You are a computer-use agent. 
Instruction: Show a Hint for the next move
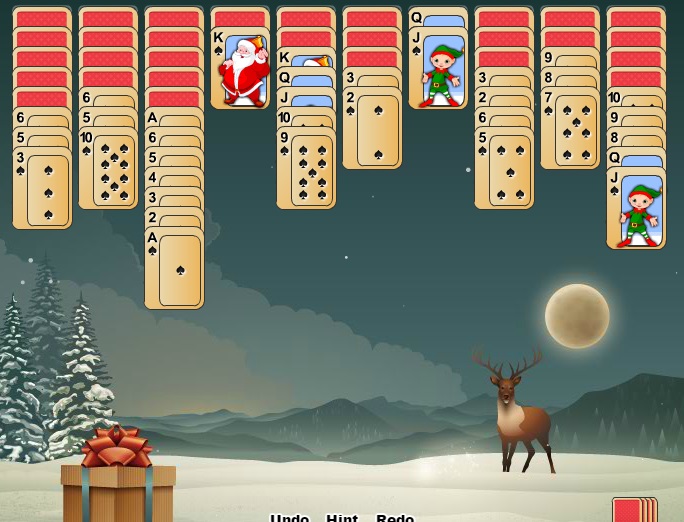(342, 517)
